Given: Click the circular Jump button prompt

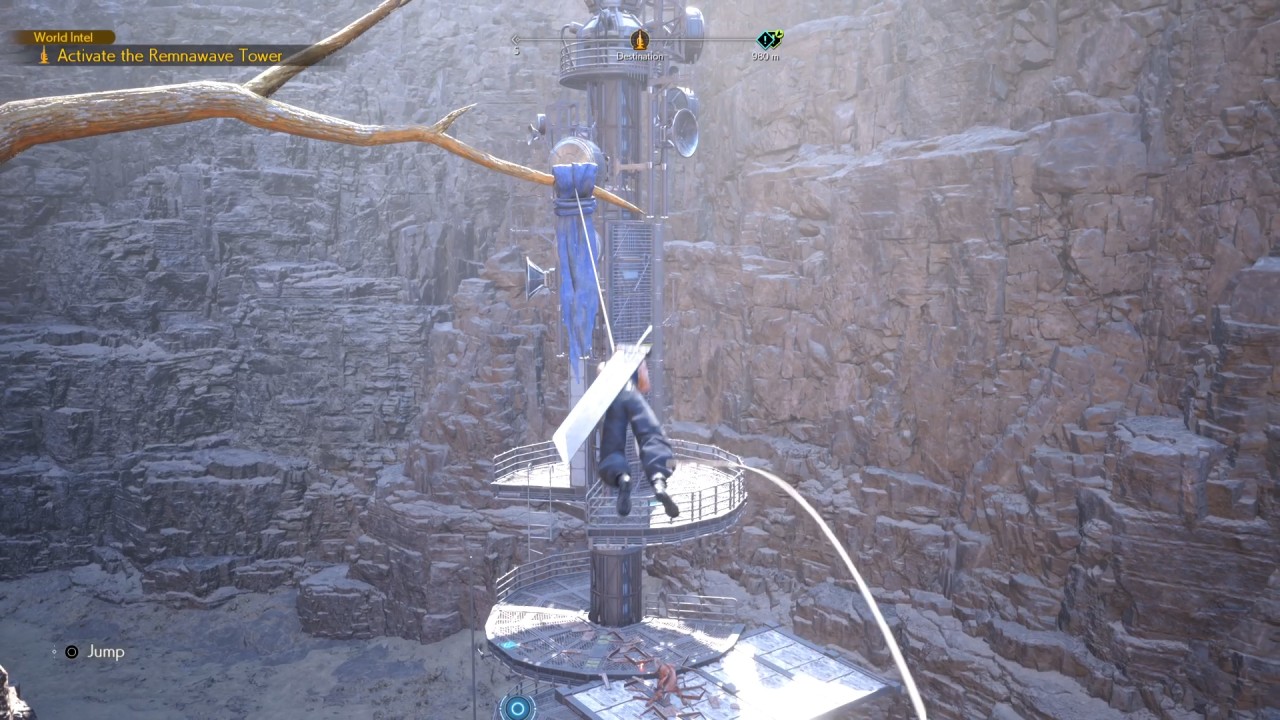Looking at the screenshot, I should coord(71,652).
